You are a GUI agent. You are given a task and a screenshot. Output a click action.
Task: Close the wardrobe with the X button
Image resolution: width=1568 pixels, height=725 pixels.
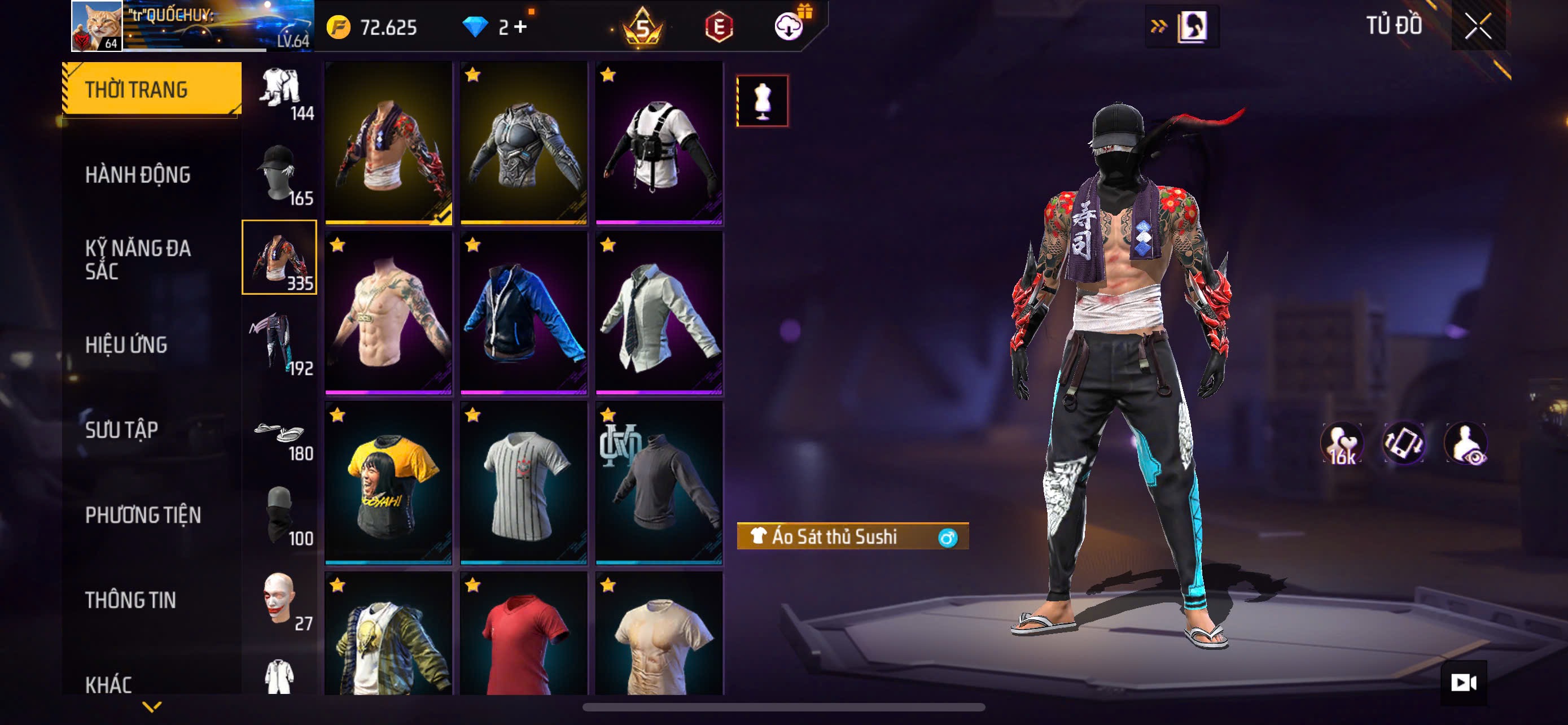[x=1478, y=27]
